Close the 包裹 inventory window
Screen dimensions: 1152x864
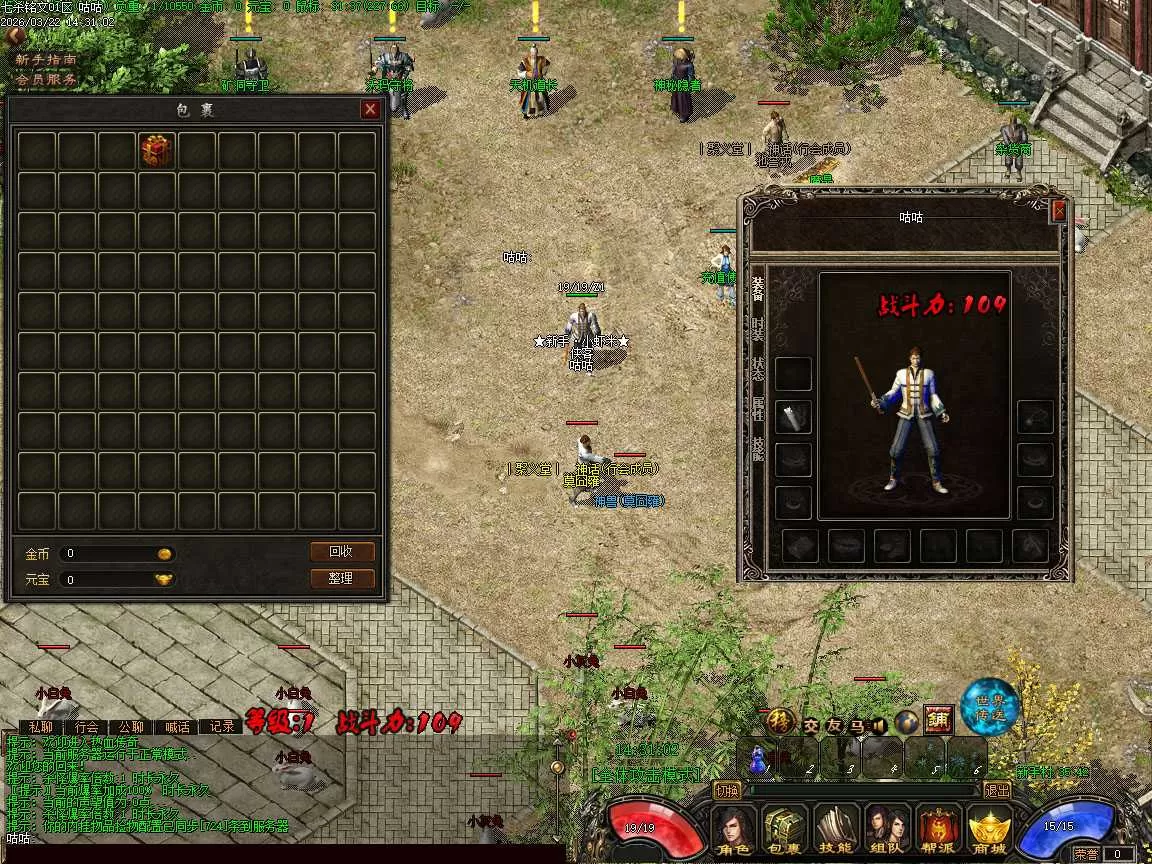[370, 109]
